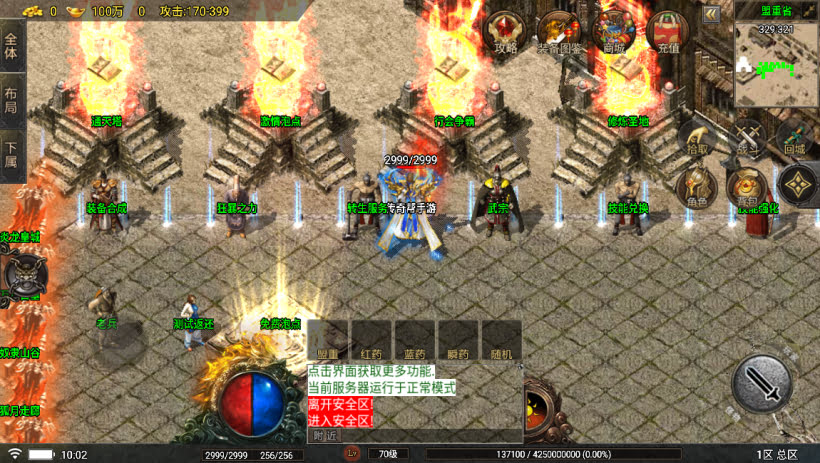Open the 附近 nearby chat channel

tap(325, 435)
